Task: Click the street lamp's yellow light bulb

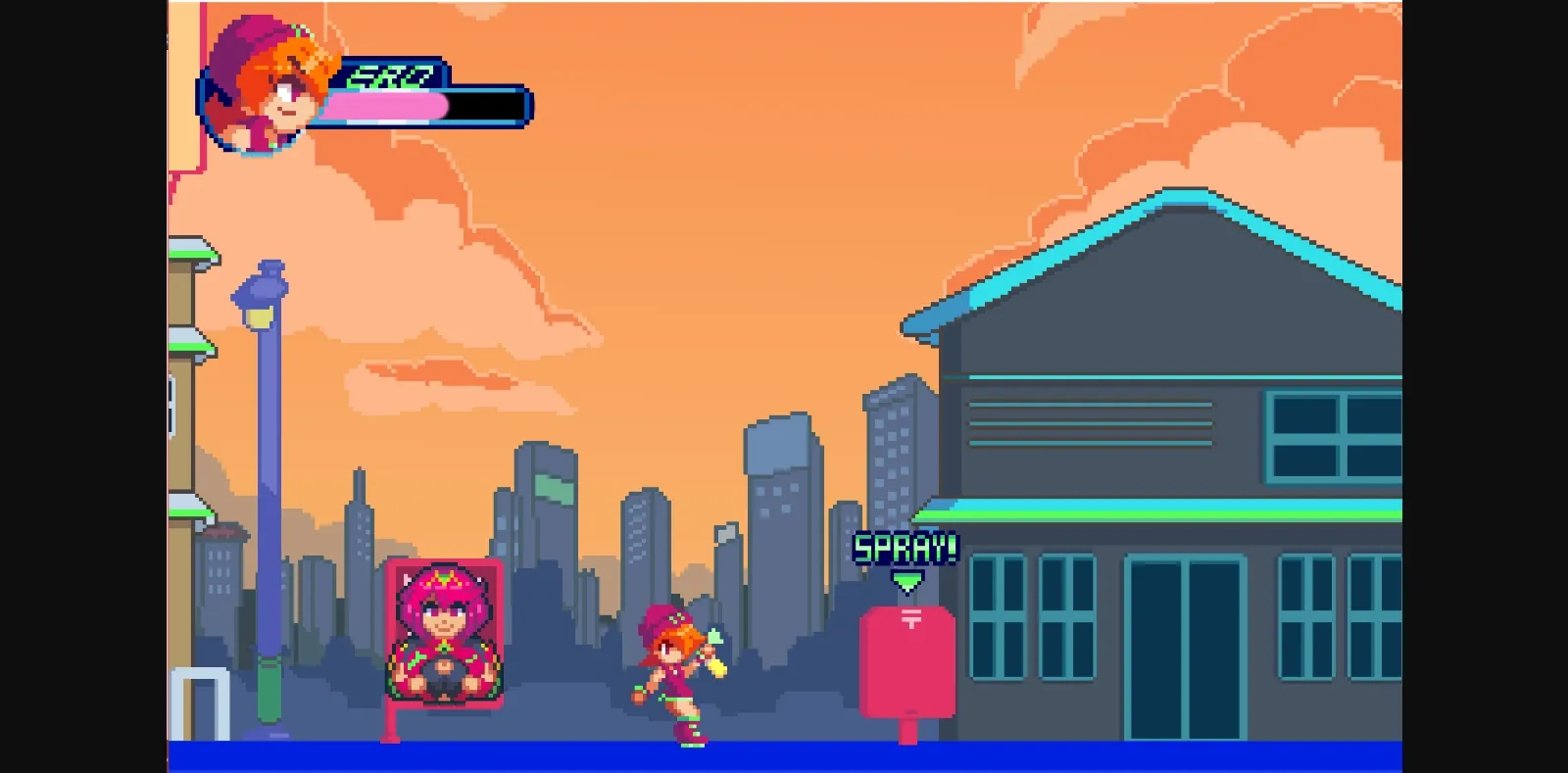Action: point(258,316)
